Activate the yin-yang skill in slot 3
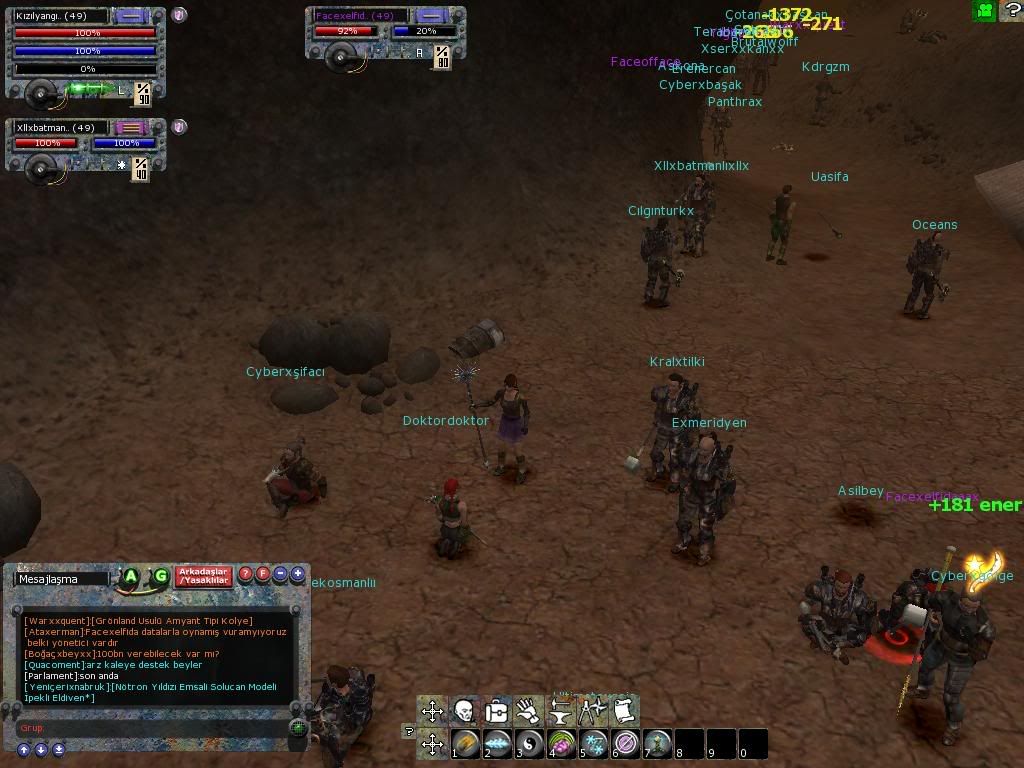Image resolution: width=1024 pixels, height=768 pixels. point(529,744)
